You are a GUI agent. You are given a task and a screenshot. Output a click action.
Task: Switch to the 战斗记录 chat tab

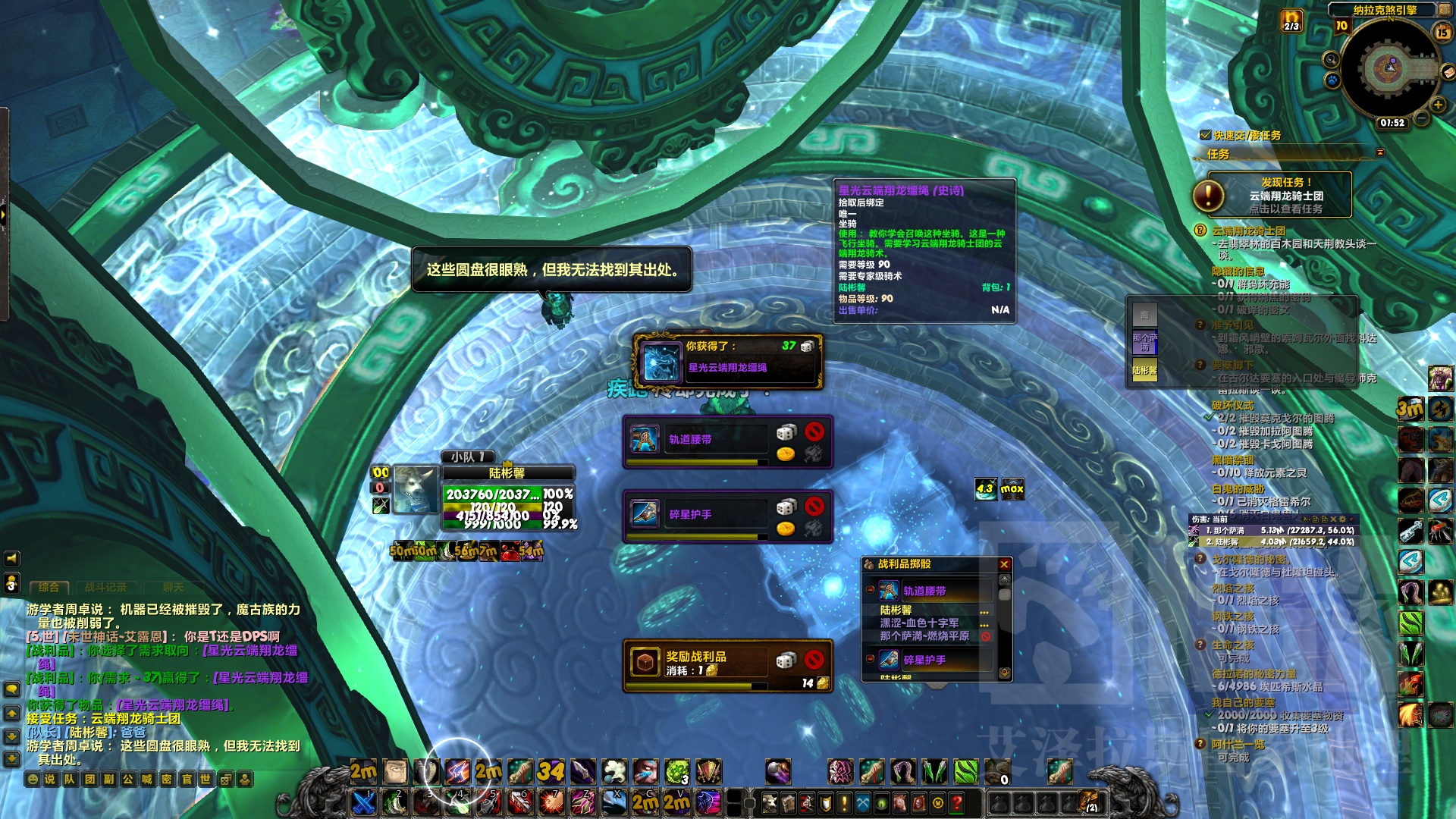point(105,587)
